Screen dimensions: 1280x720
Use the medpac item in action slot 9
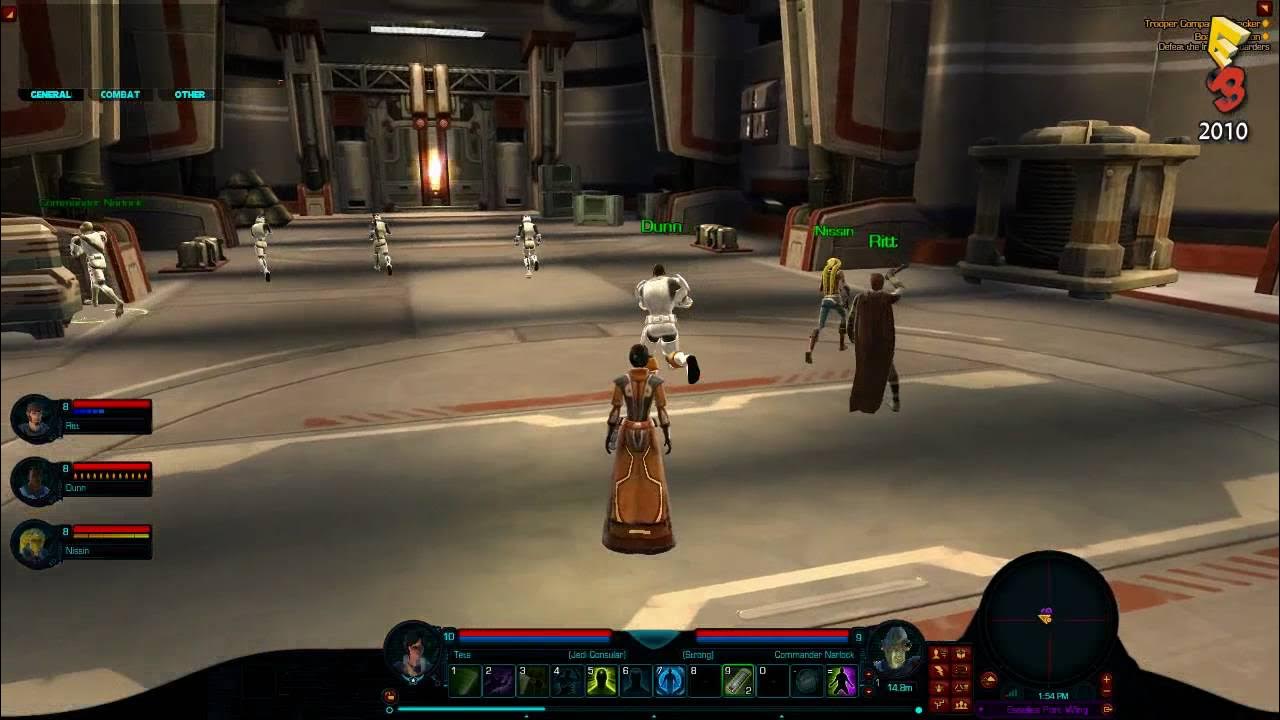(737, 680)
